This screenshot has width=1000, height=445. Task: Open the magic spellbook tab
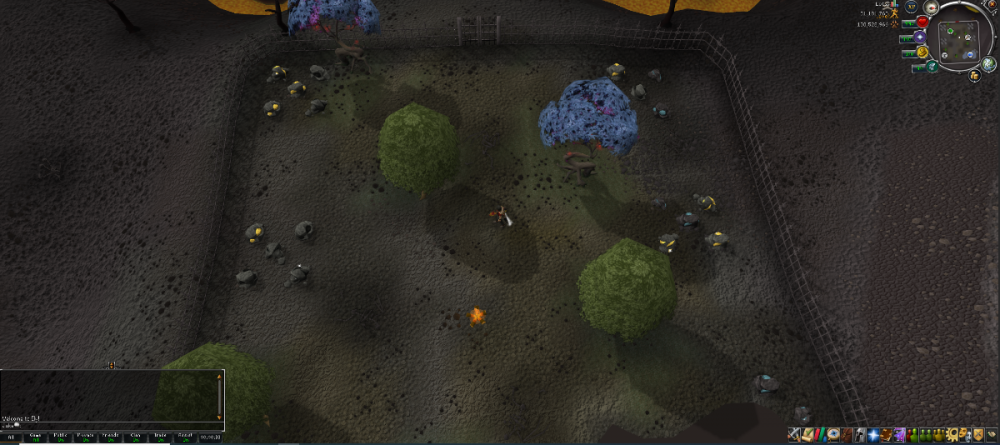tap(886, 435)
